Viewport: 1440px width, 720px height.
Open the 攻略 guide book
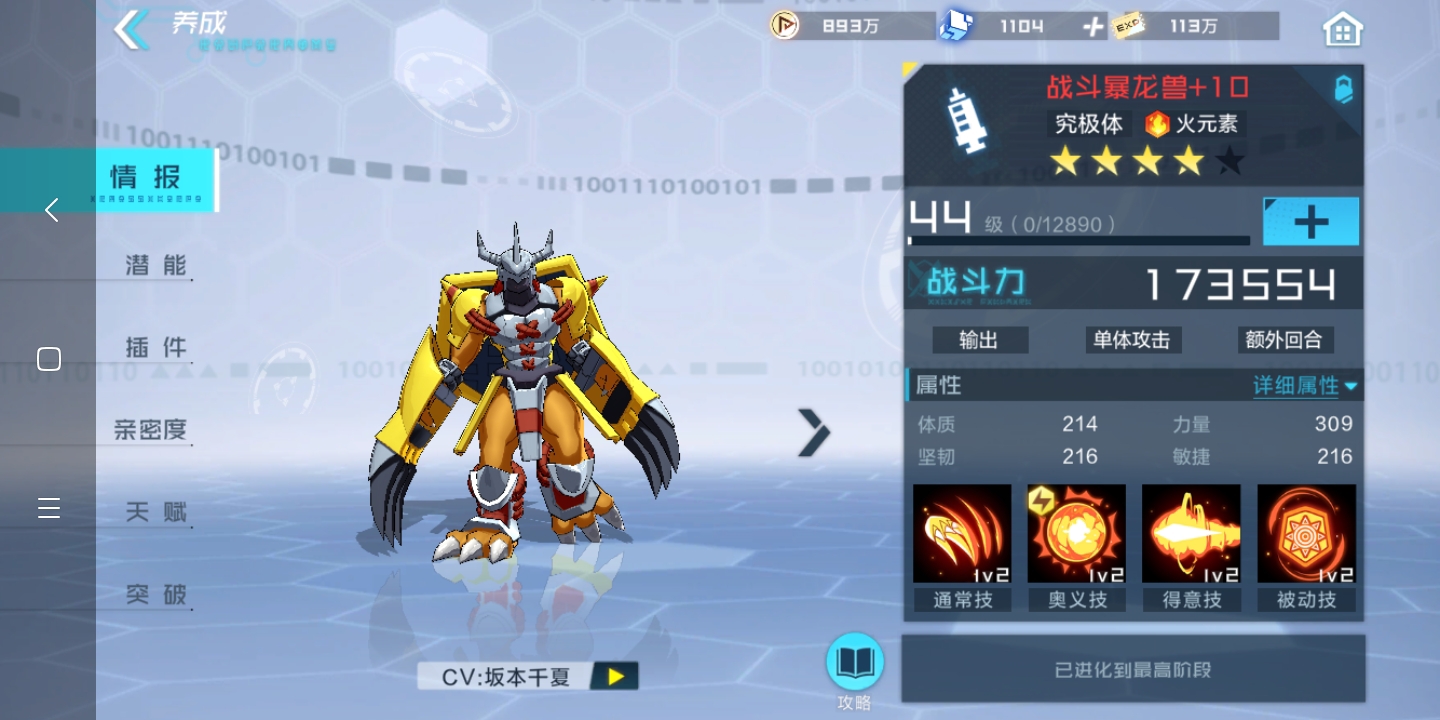(x=855, y=663)
